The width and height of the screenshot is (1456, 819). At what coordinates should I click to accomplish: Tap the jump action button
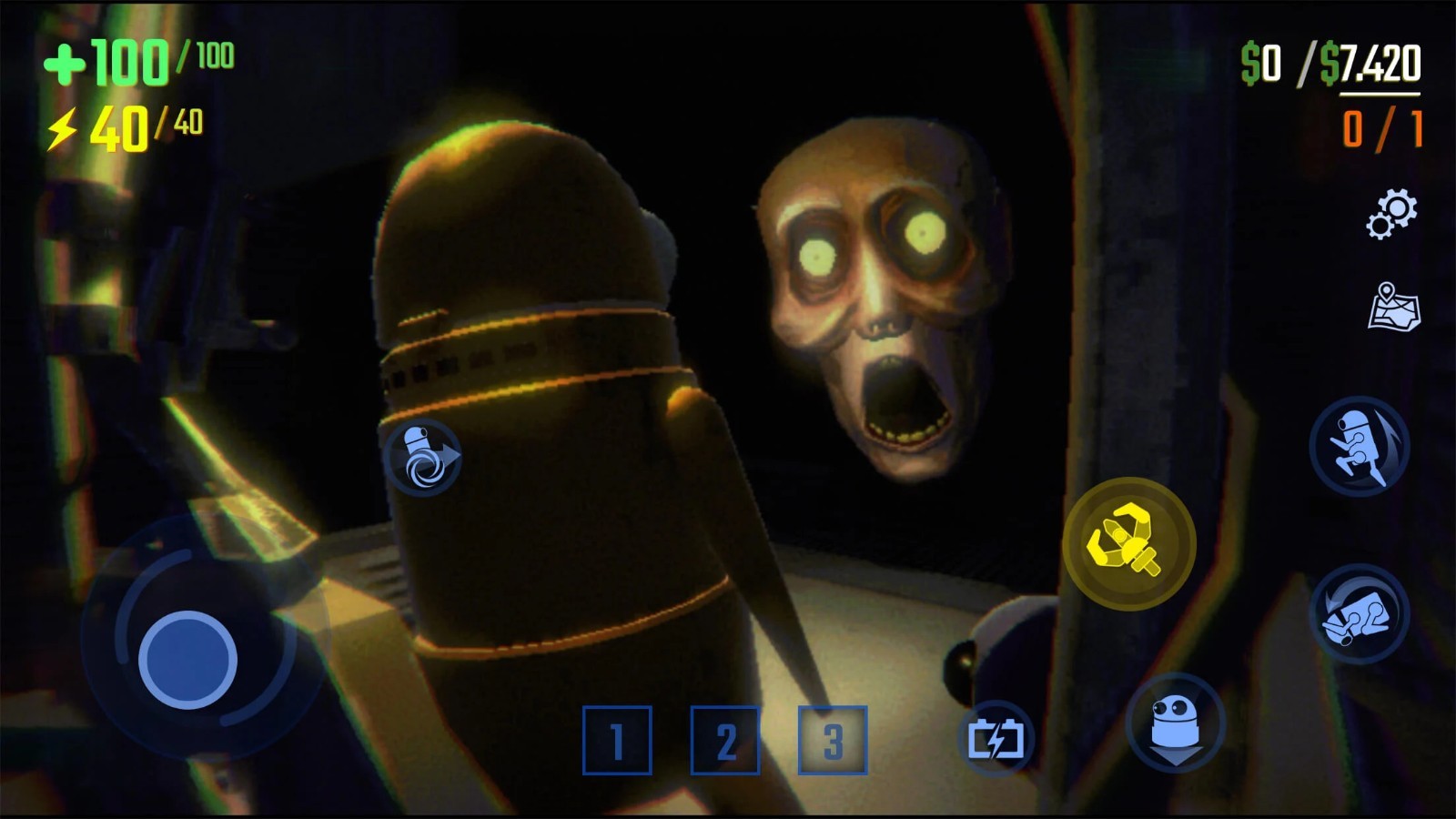pyautogui.click(x=1360, y=446)
